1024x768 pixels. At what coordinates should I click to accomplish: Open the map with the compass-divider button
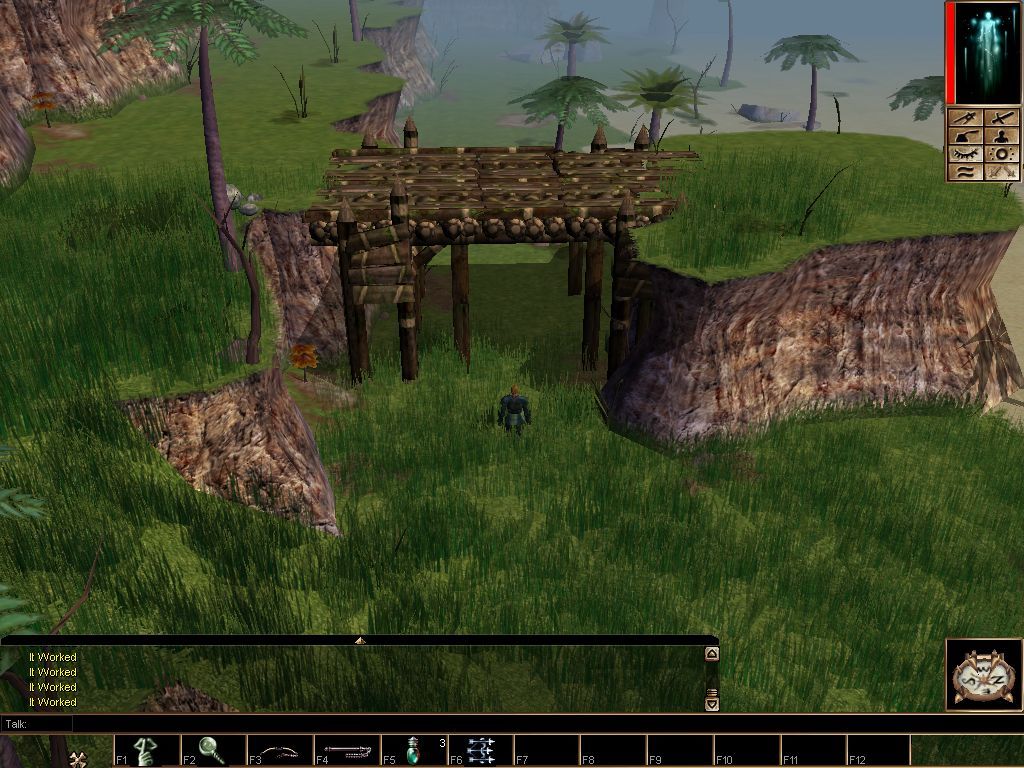pos(966,118)
